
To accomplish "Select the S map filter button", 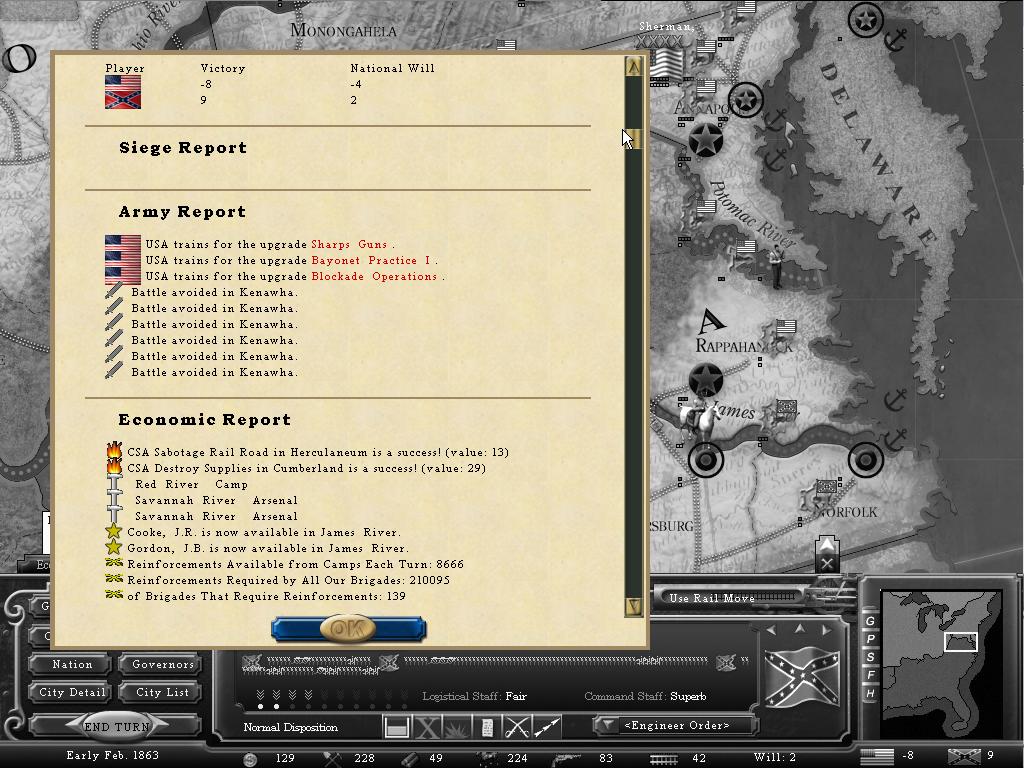I will tap(870, 657).
